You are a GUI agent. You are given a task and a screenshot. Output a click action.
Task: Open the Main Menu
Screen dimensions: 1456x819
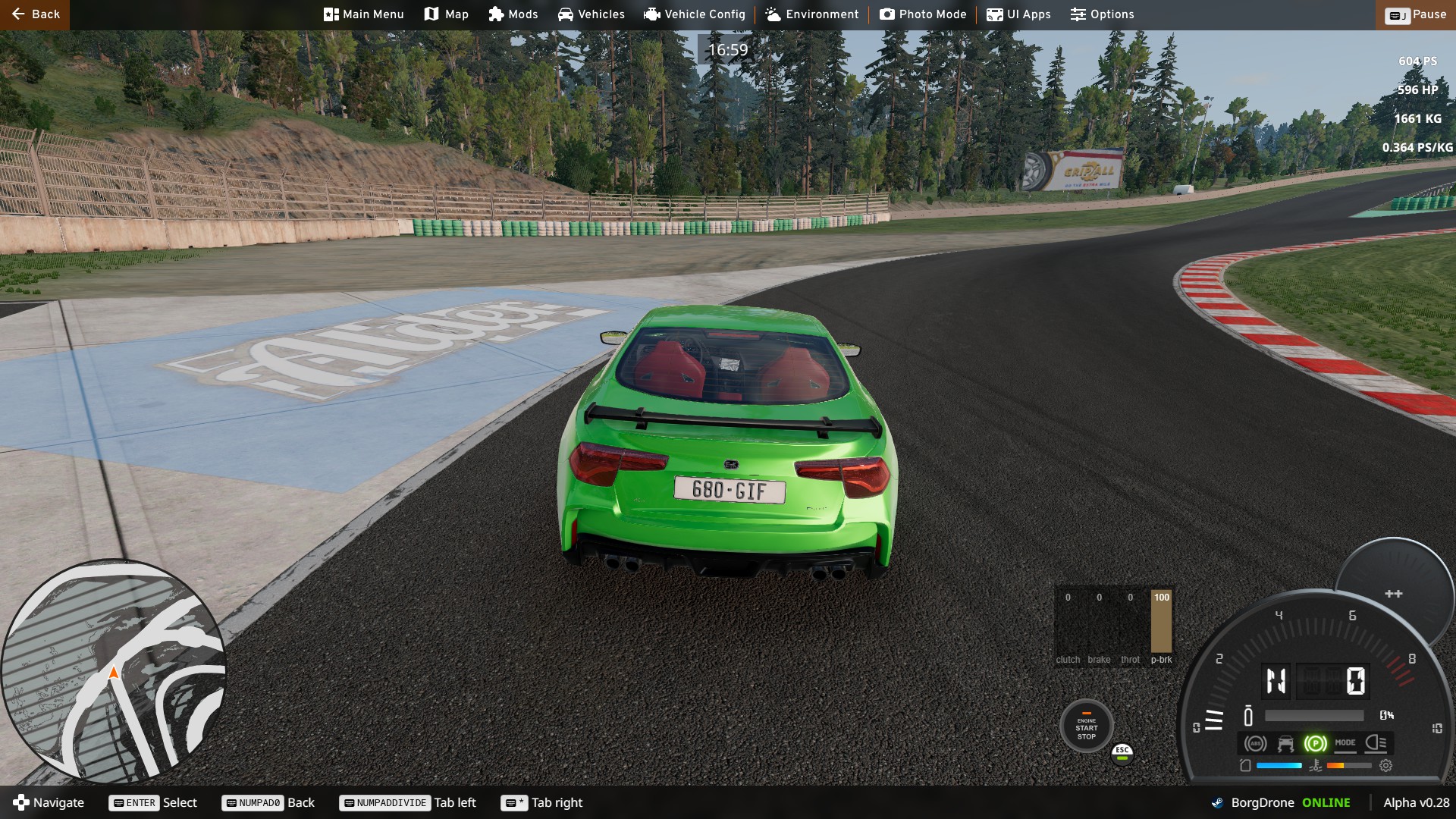pyautogui.click(x=363, y=14)
